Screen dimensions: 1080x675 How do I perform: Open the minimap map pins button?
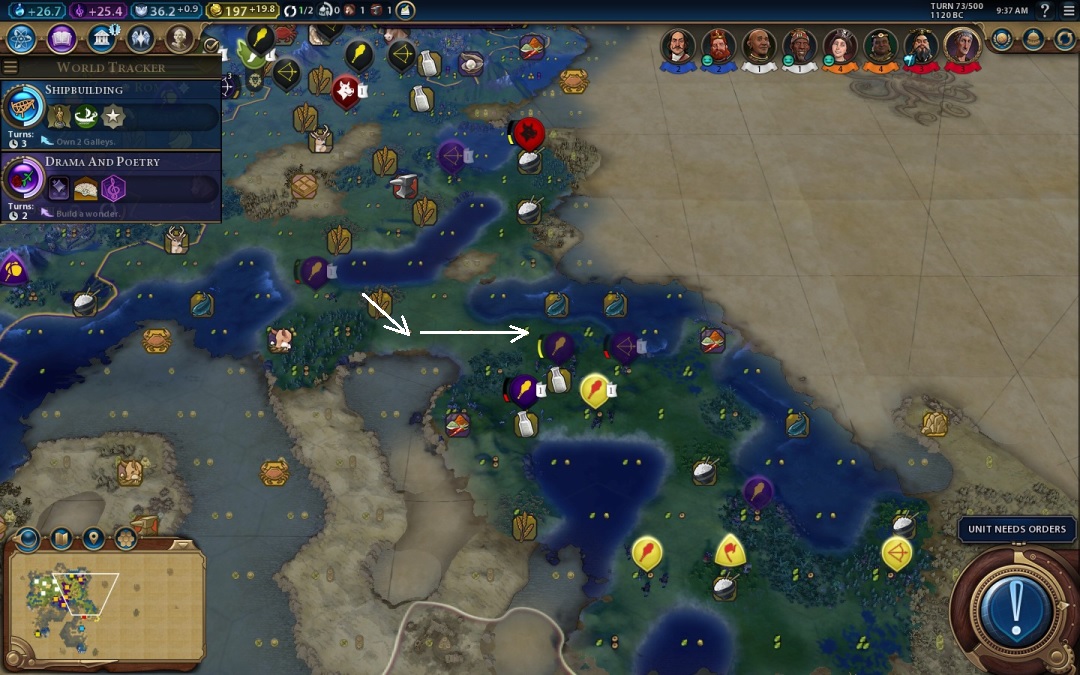tap(94, 539)
